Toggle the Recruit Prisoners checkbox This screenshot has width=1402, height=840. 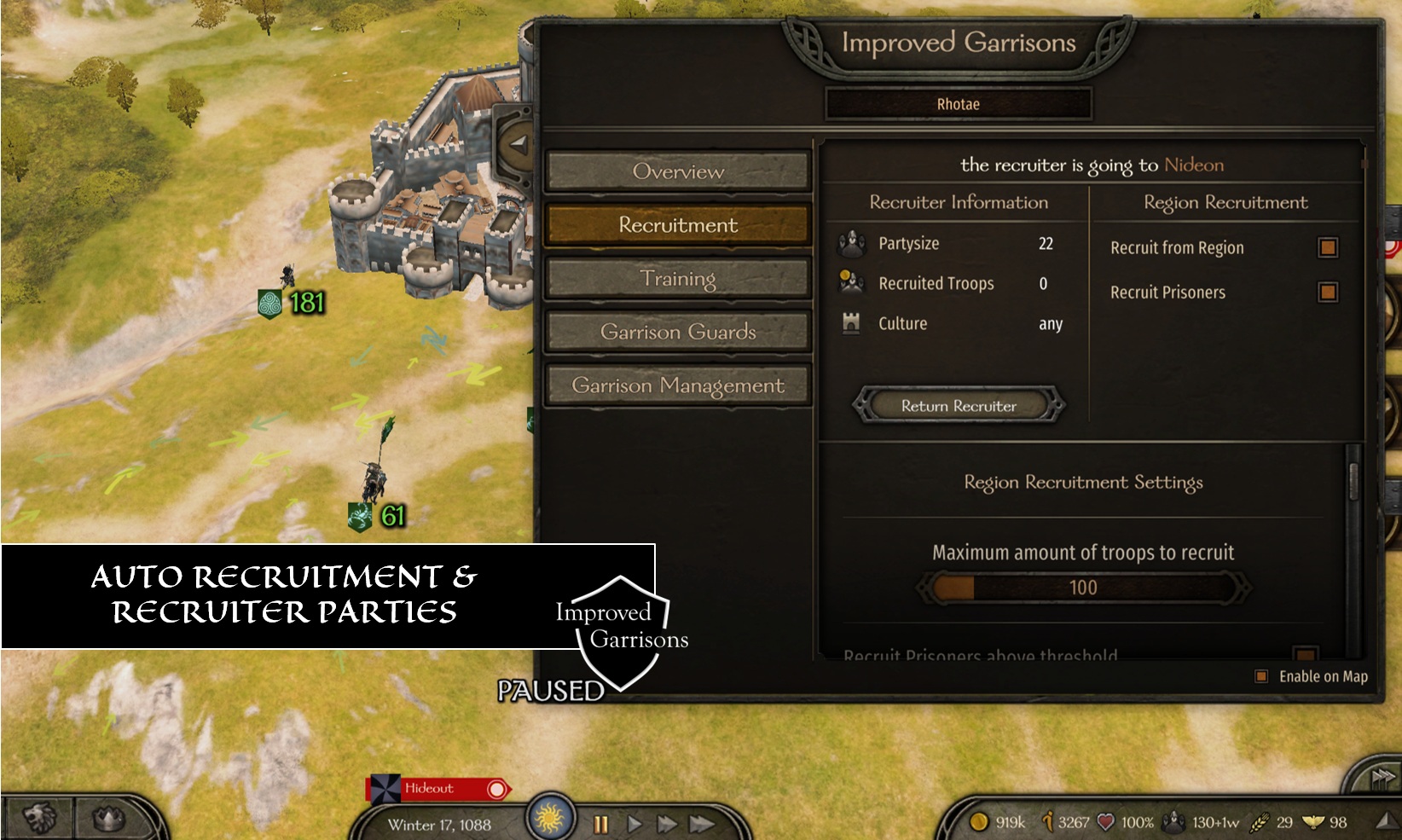[x=1328, y=293]
